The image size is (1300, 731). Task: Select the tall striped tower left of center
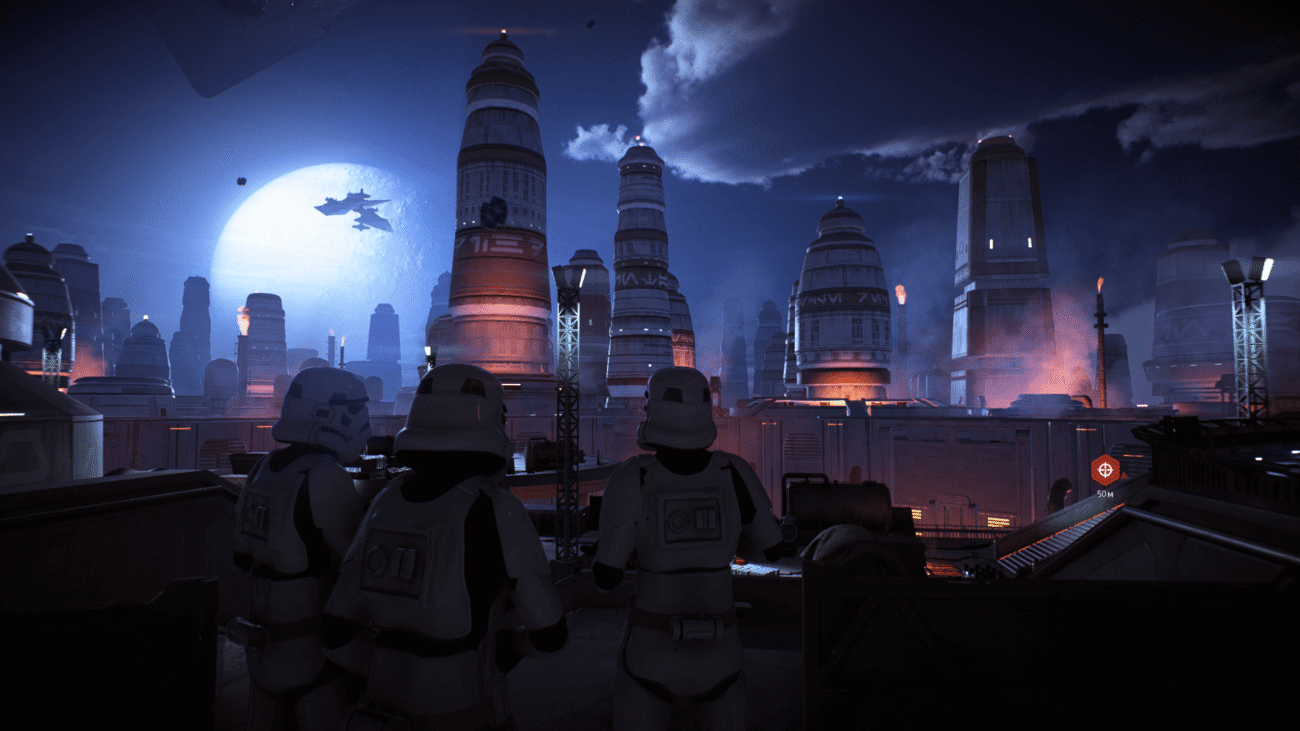[x=500, y=230]
